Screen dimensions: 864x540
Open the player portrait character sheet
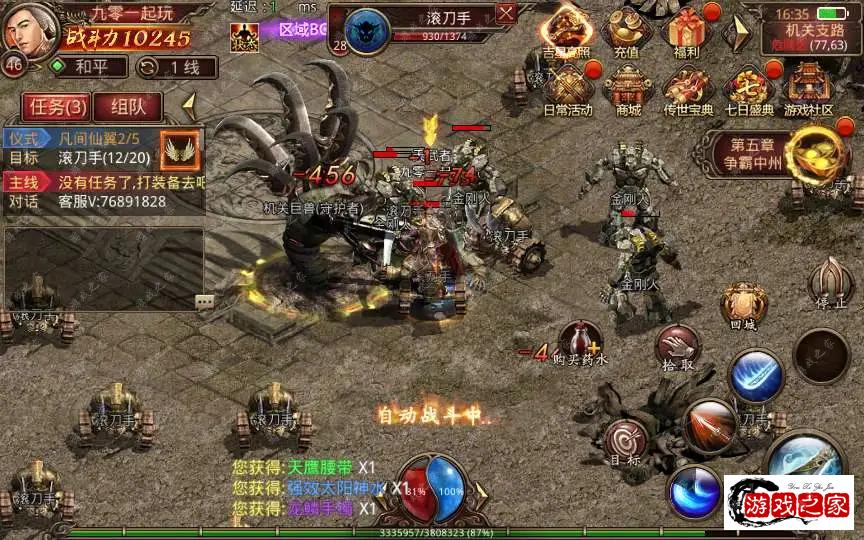click(28, 32)
